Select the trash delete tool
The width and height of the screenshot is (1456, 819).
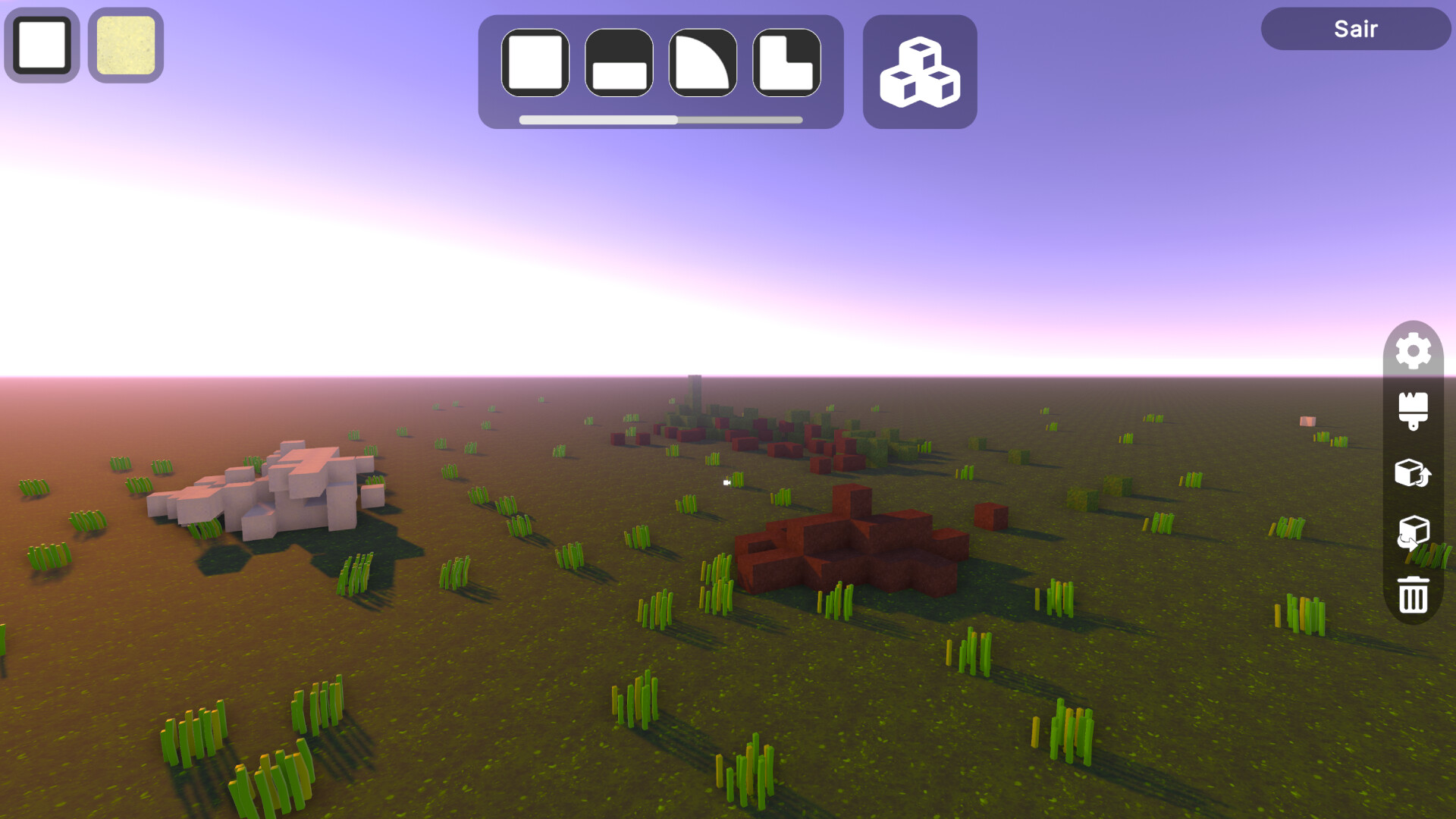pyautogui.click(x=1412, y=594)
